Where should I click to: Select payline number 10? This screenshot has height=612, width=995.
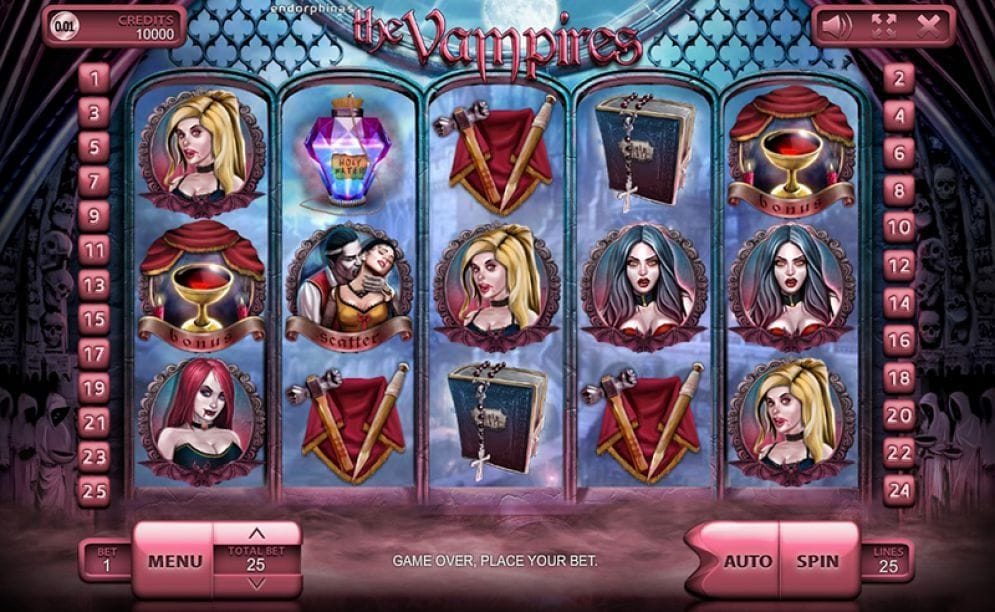[x=899, y=228]
